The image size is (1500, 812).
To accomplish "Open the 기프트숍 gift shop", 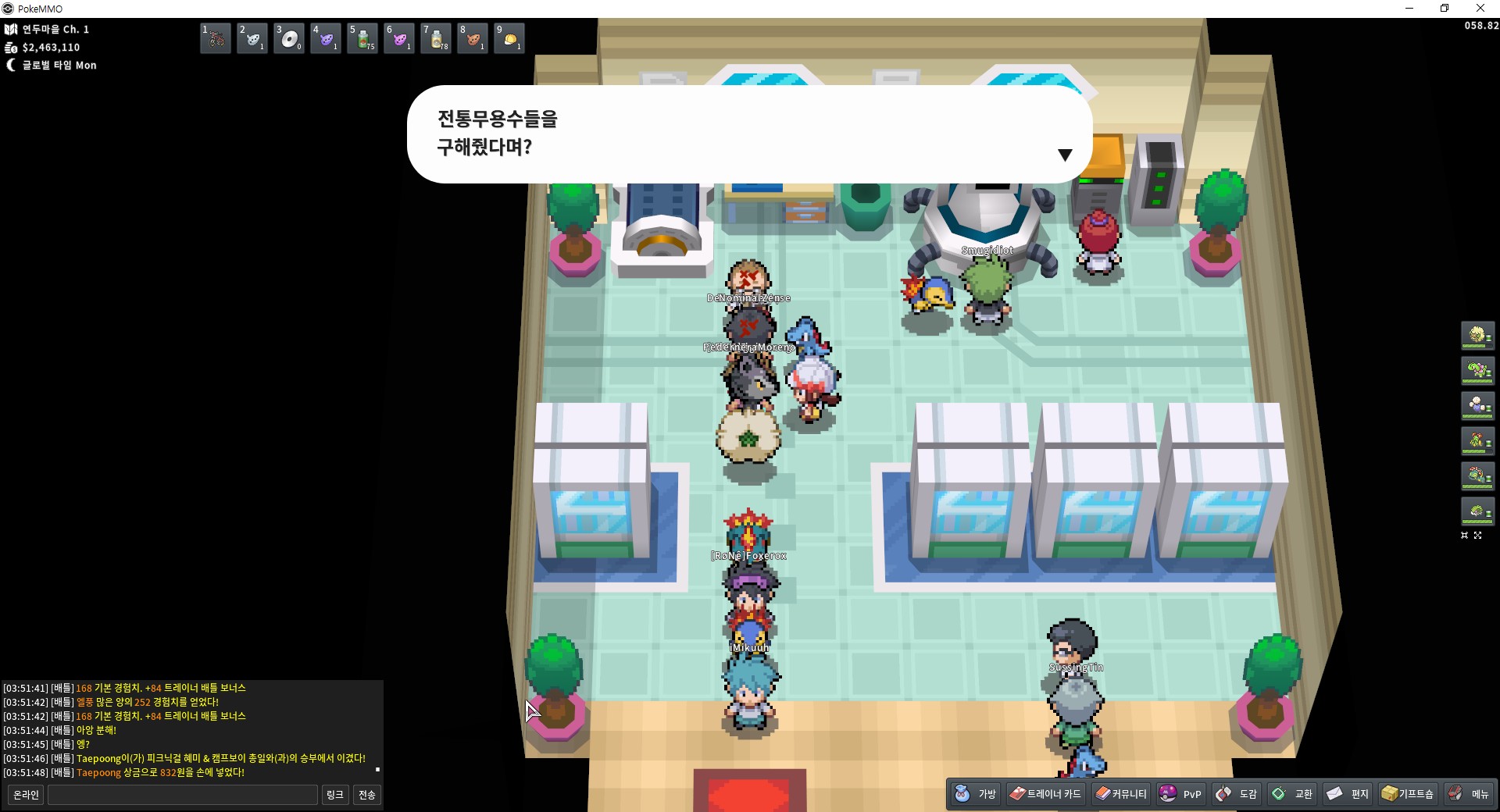I will click(1407, 794).
